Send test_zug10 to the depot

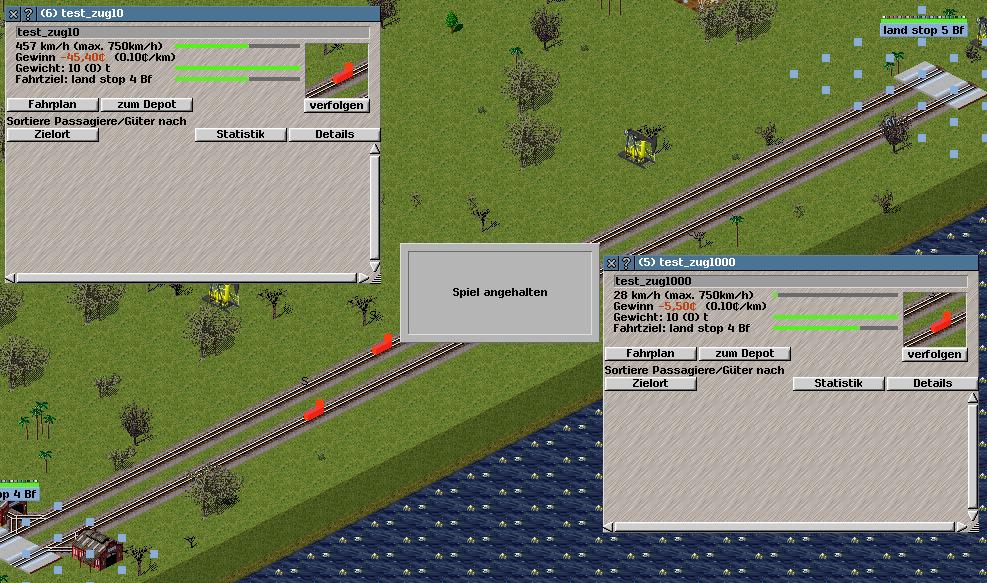pyautogui.click(x=146, y=105)
